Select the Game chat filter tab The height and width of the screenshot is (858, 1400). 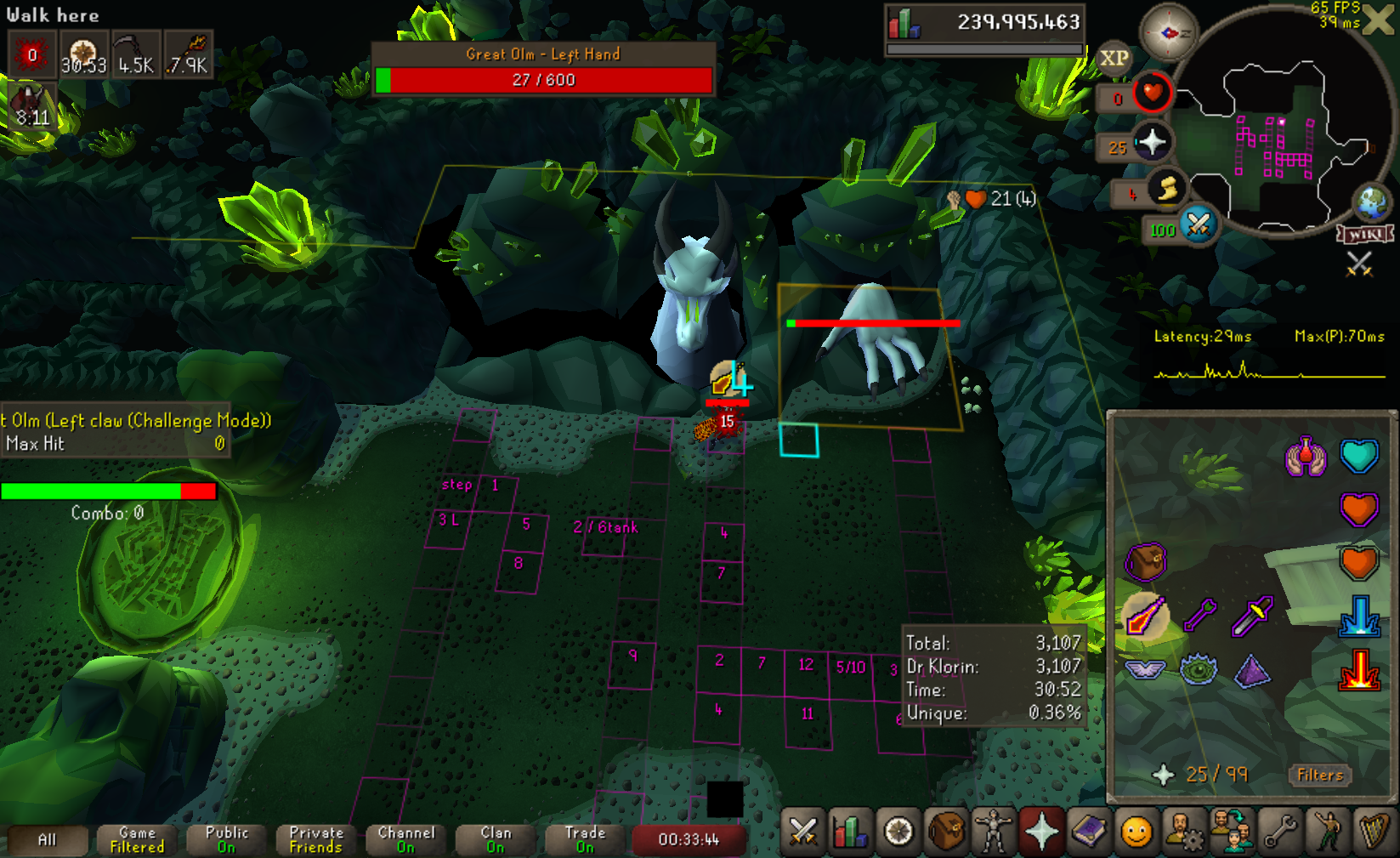tap(137, 839)
